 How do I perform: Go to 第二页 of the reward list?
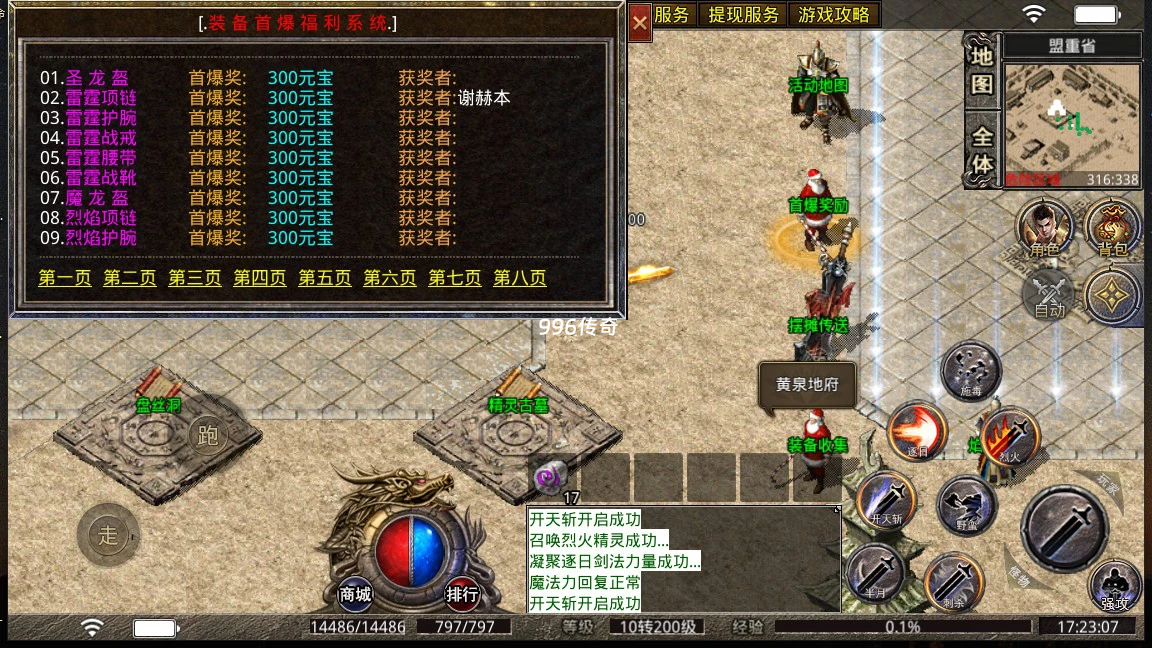click(x=130, y=278)
